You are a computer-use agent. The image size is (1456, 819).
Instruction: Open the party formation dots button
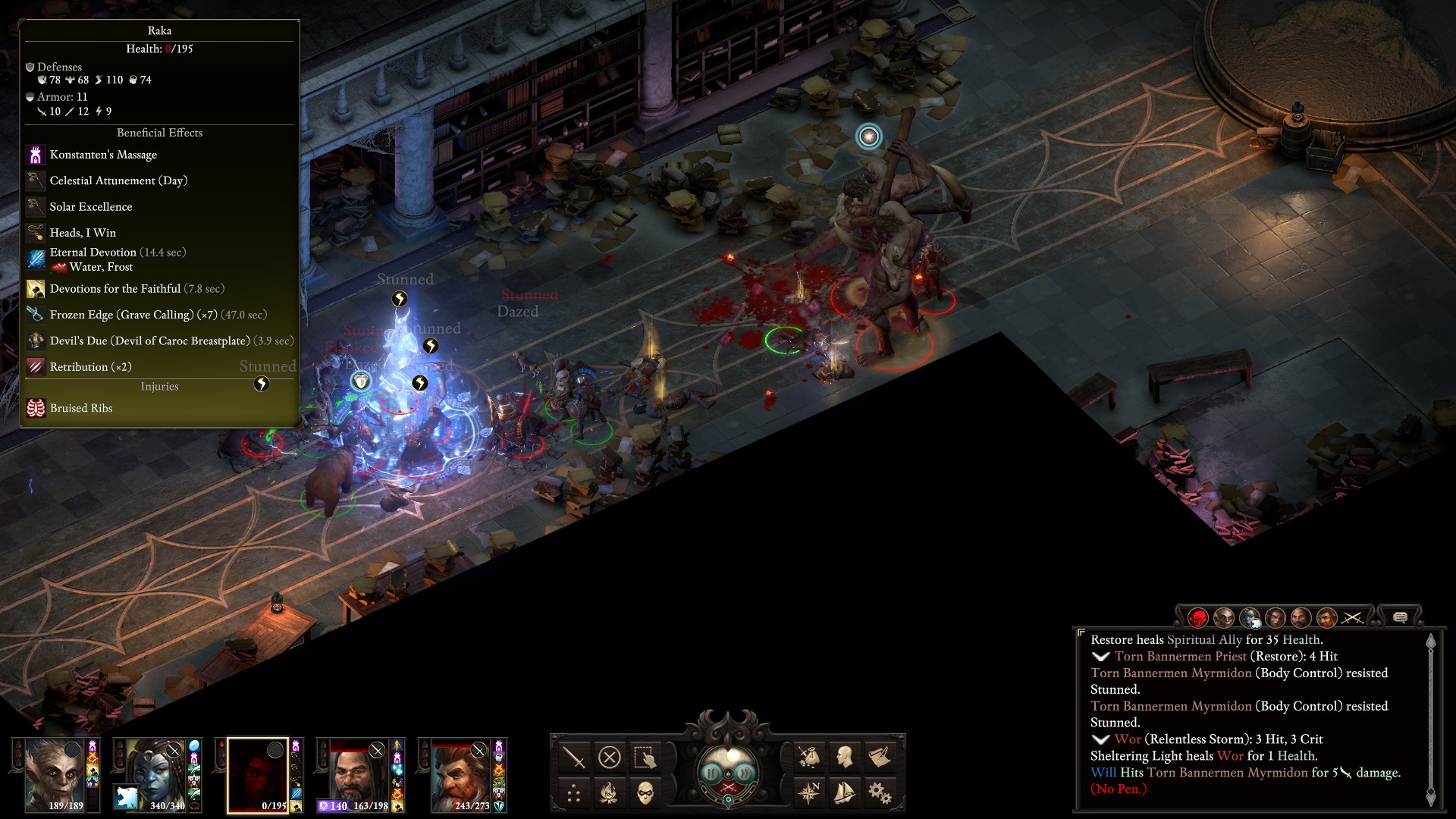pos(574,794)
